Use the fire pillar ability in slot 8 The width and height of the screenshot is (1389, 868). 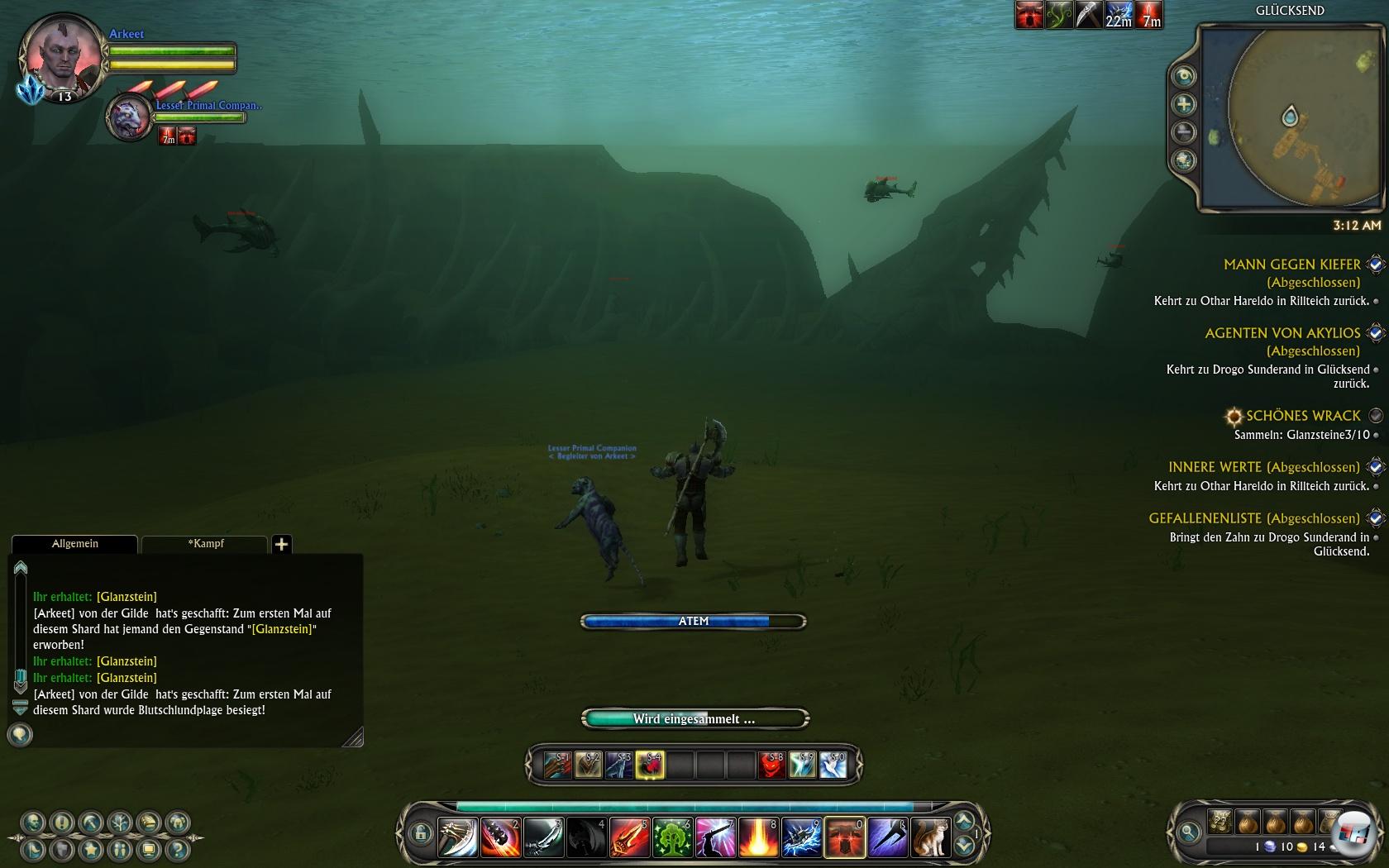point(758,837)
